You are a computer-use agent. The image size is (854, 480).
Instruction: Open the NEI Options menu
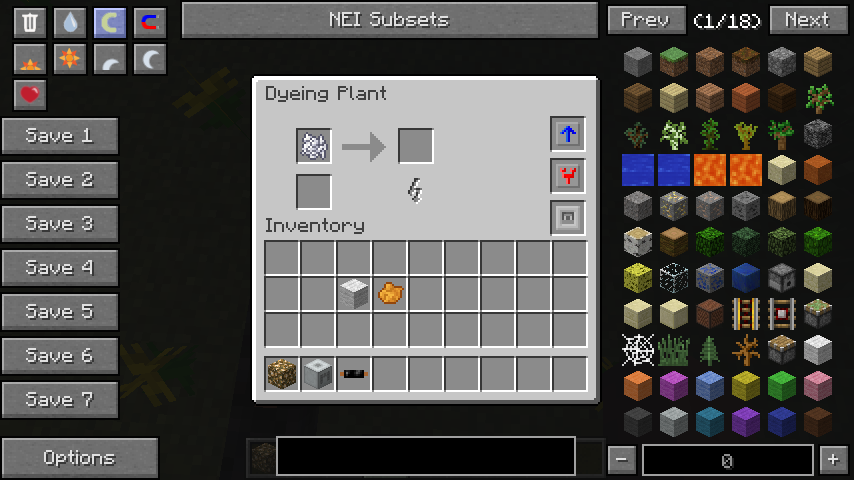tap(79, 458)
